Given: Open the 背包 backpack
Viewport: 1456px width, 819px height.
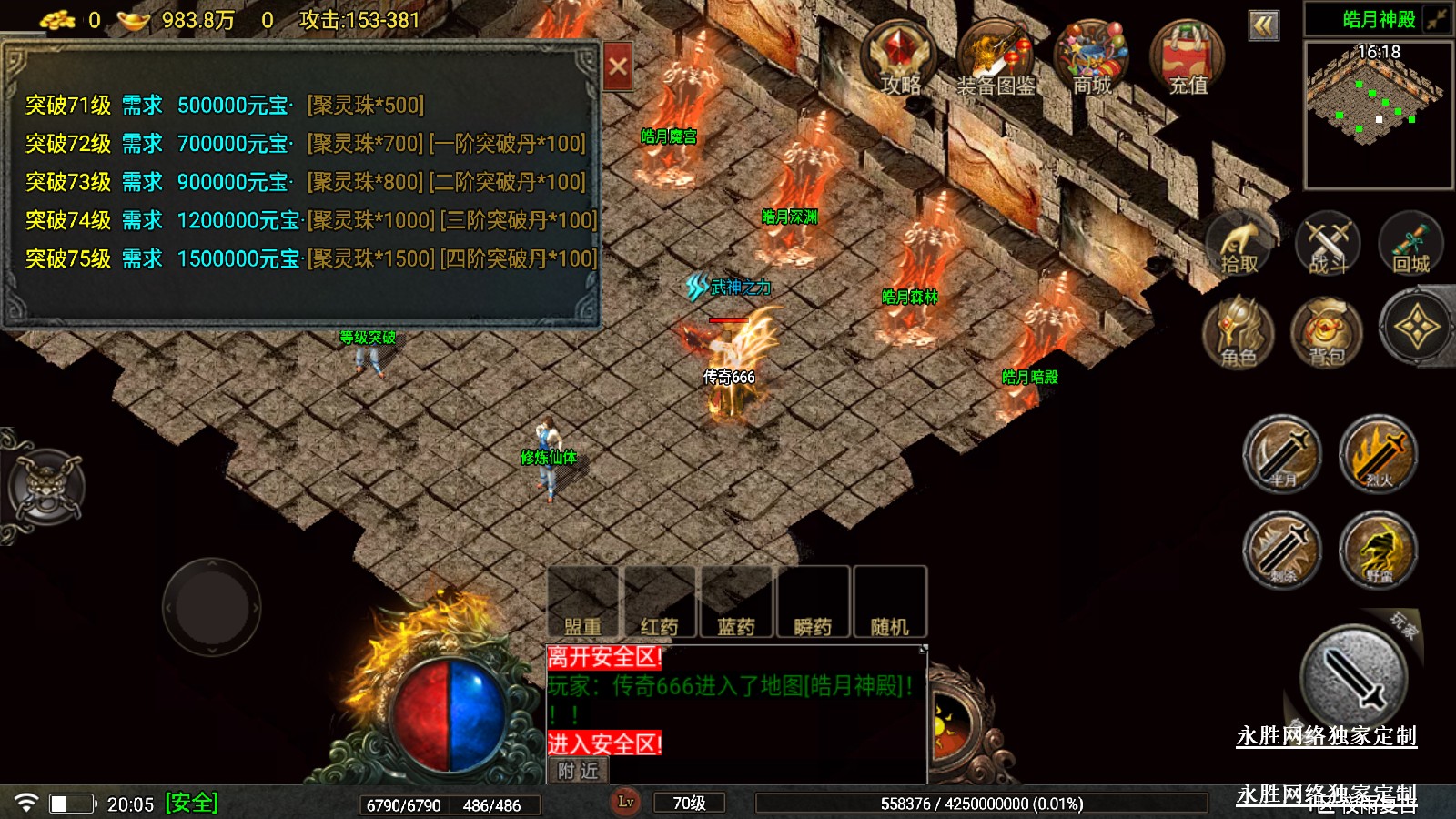Looking at the screenshot, I should coord(1327,331).
